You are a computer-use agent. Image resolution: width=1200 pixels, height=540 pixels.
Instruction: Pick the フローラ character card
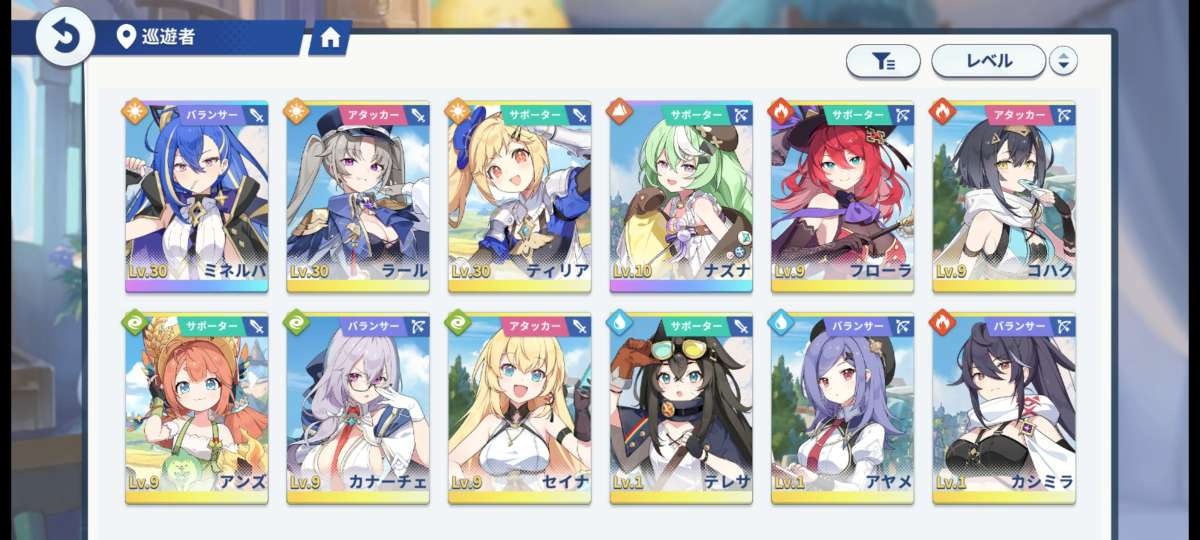[x=843, y=197]
